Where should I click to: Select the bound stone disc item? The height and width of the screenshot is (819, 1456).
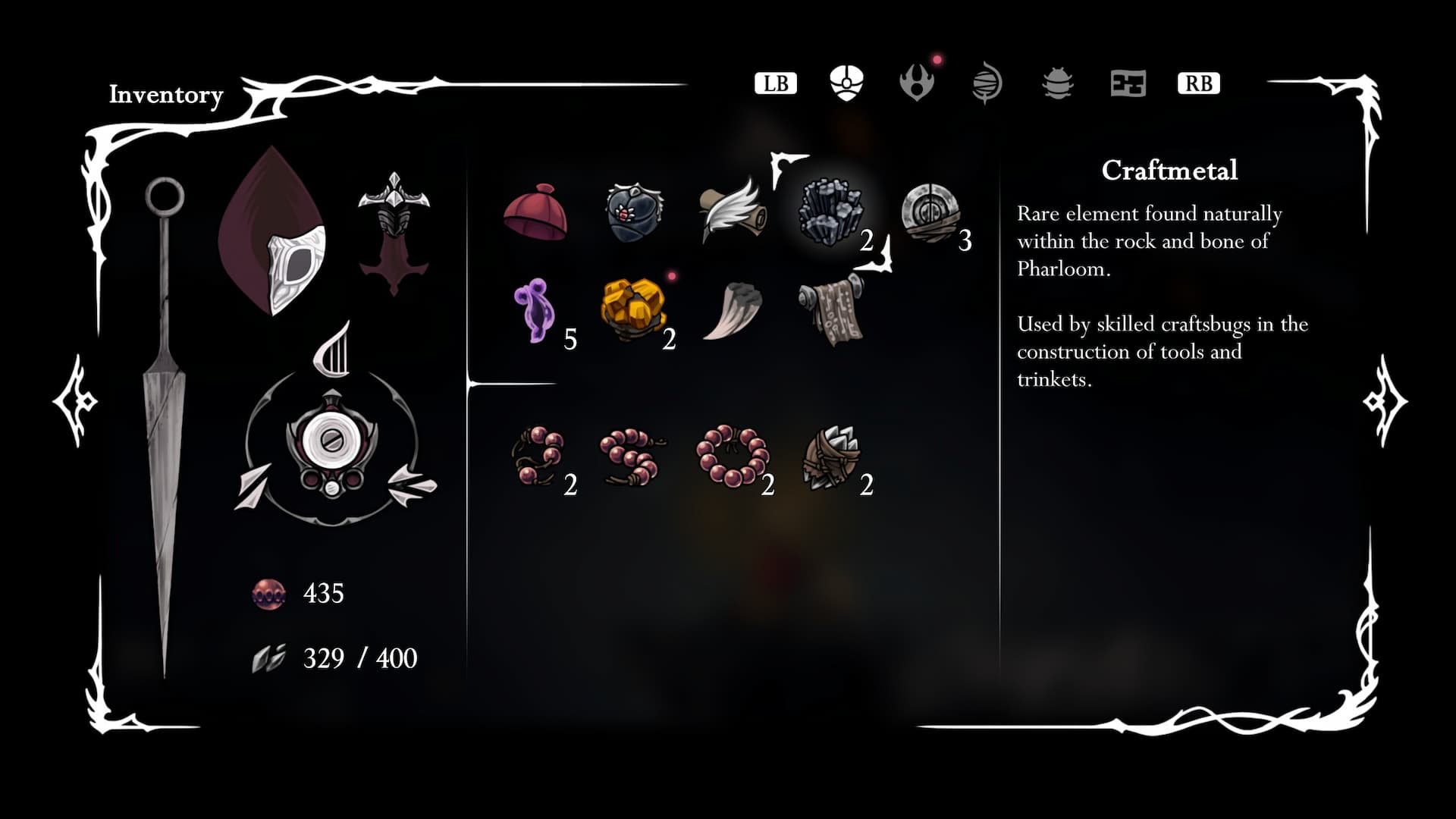(x=930, y=213)
